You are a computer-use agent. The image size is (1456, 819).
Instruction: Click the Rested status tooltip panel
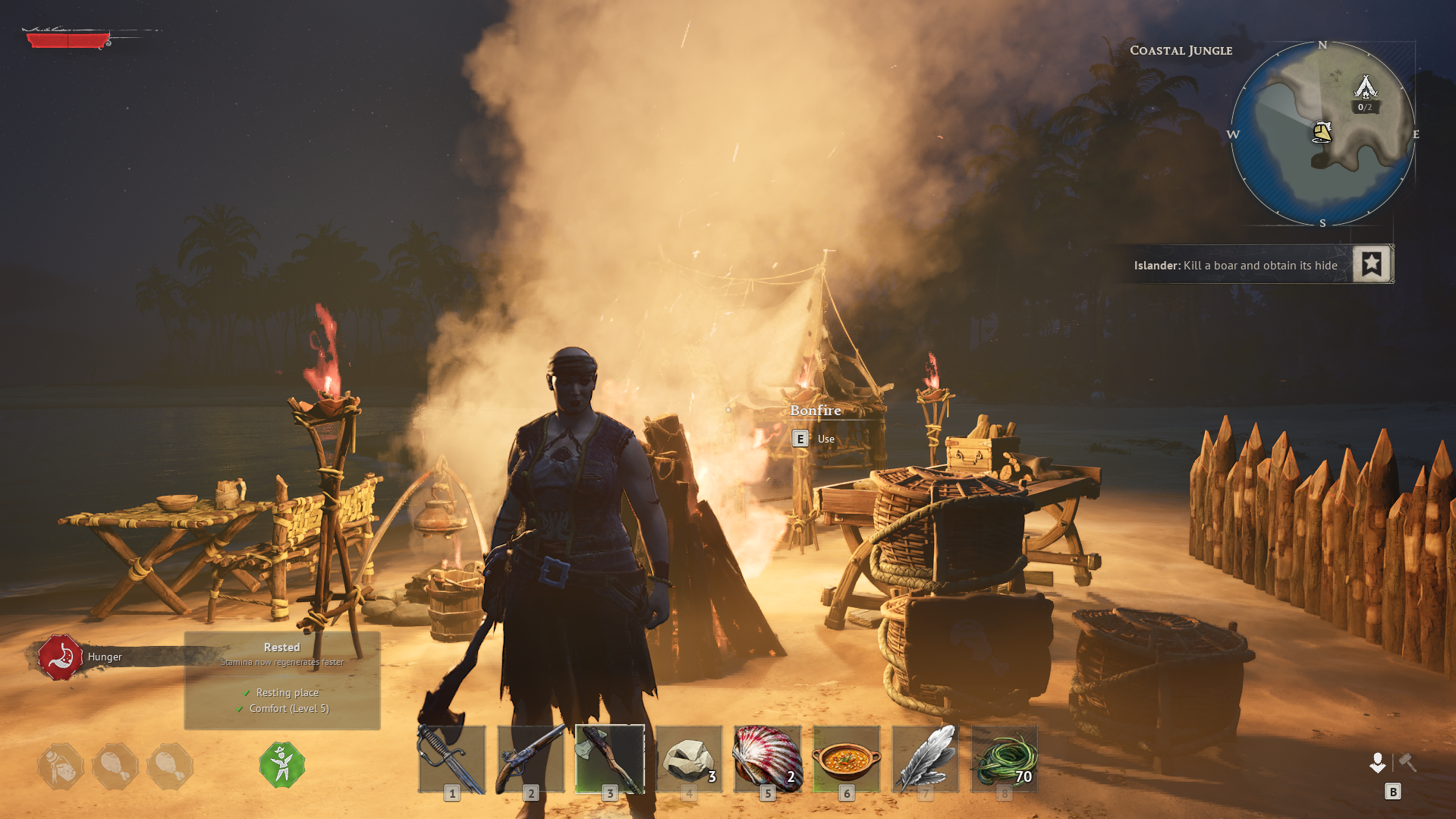(282, 681)
